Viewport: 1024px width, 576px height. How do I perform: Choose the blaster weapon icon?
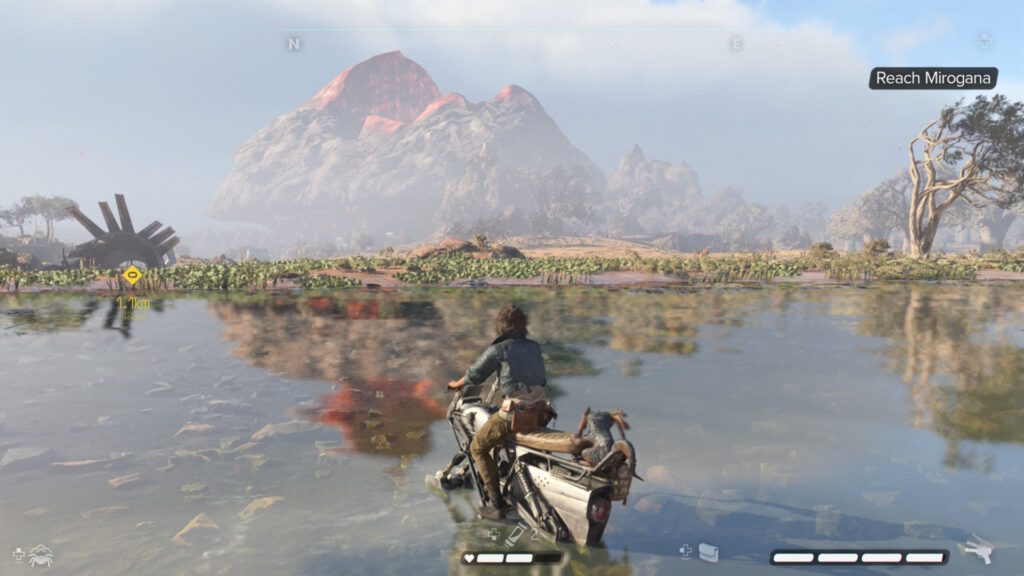pyautogui.click(x=975, y=551)
